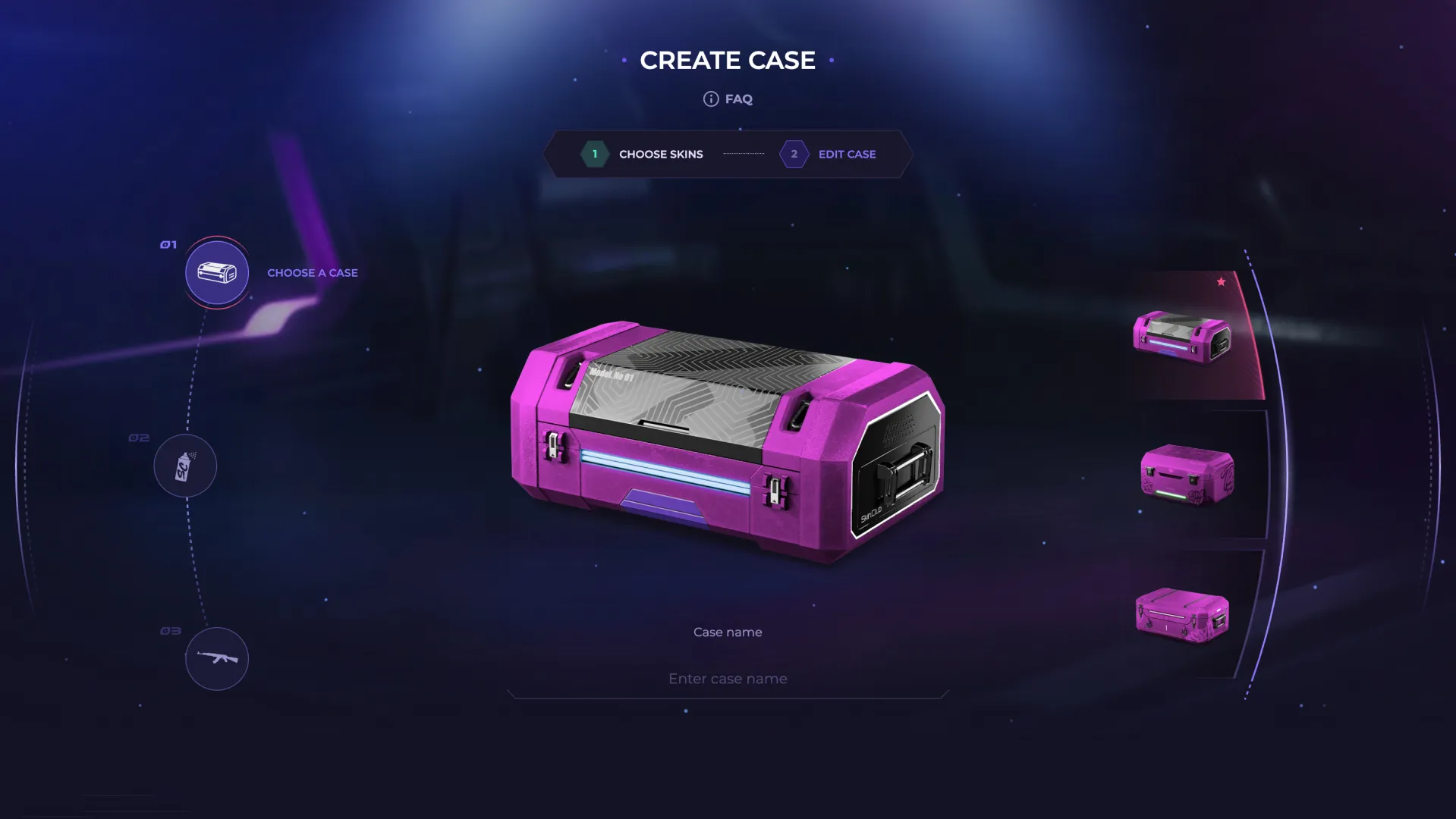Select the rifle icon for step 03
Viewport: 1456px width, 819px height.
217,659
